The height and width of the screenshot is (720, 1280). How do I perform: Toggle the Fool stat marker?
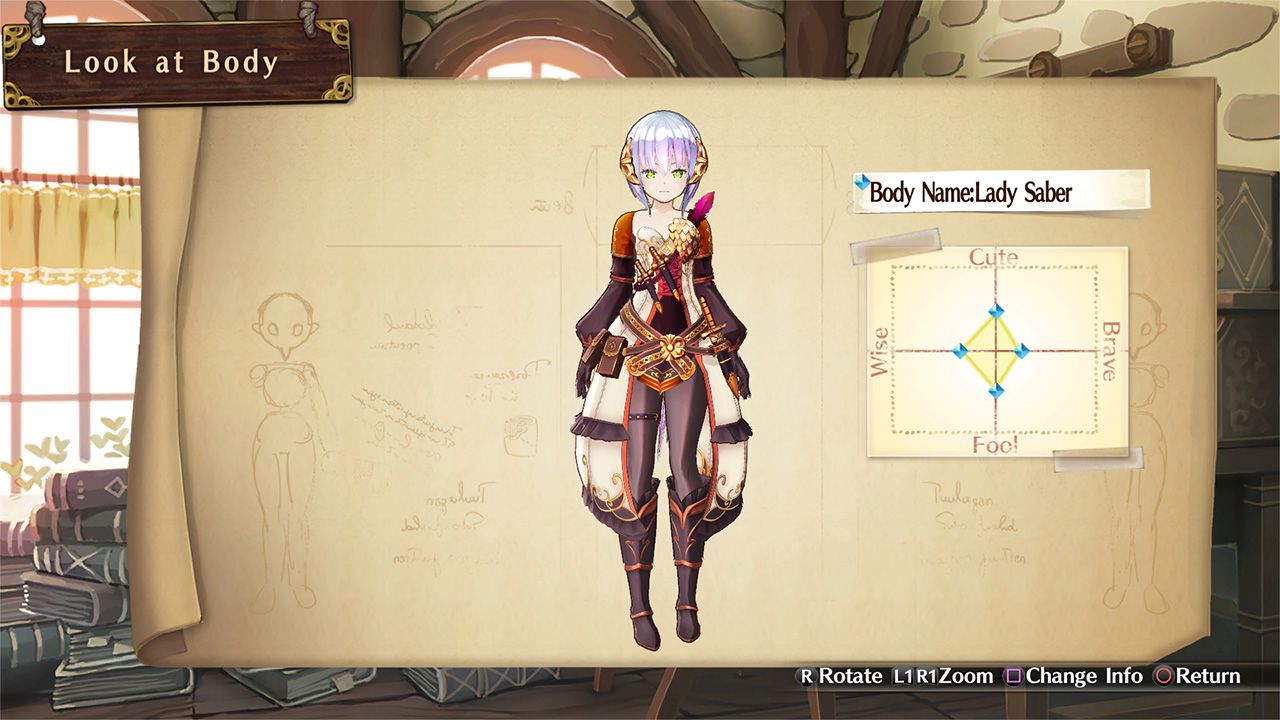tap(997, 392)
